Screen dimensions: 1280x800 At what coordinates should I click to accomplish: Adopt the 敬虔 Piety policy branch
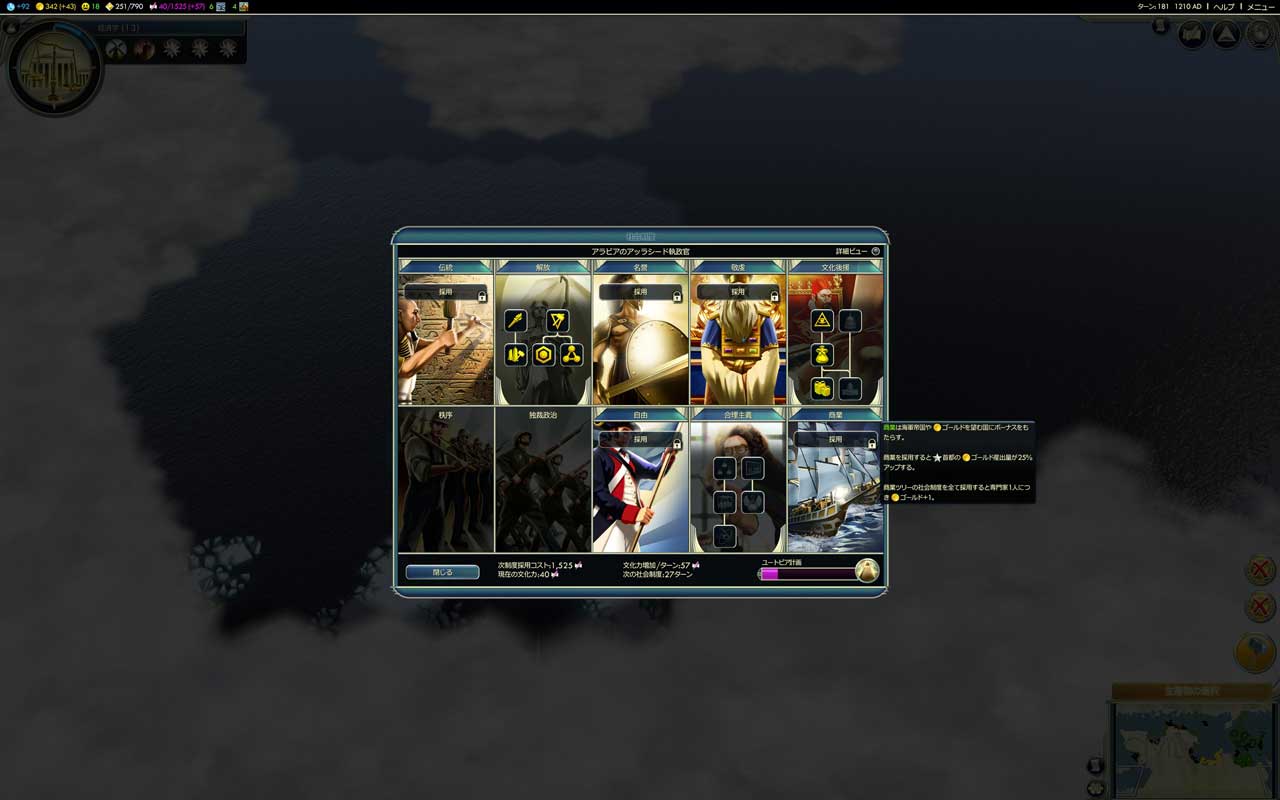(738, 293)
